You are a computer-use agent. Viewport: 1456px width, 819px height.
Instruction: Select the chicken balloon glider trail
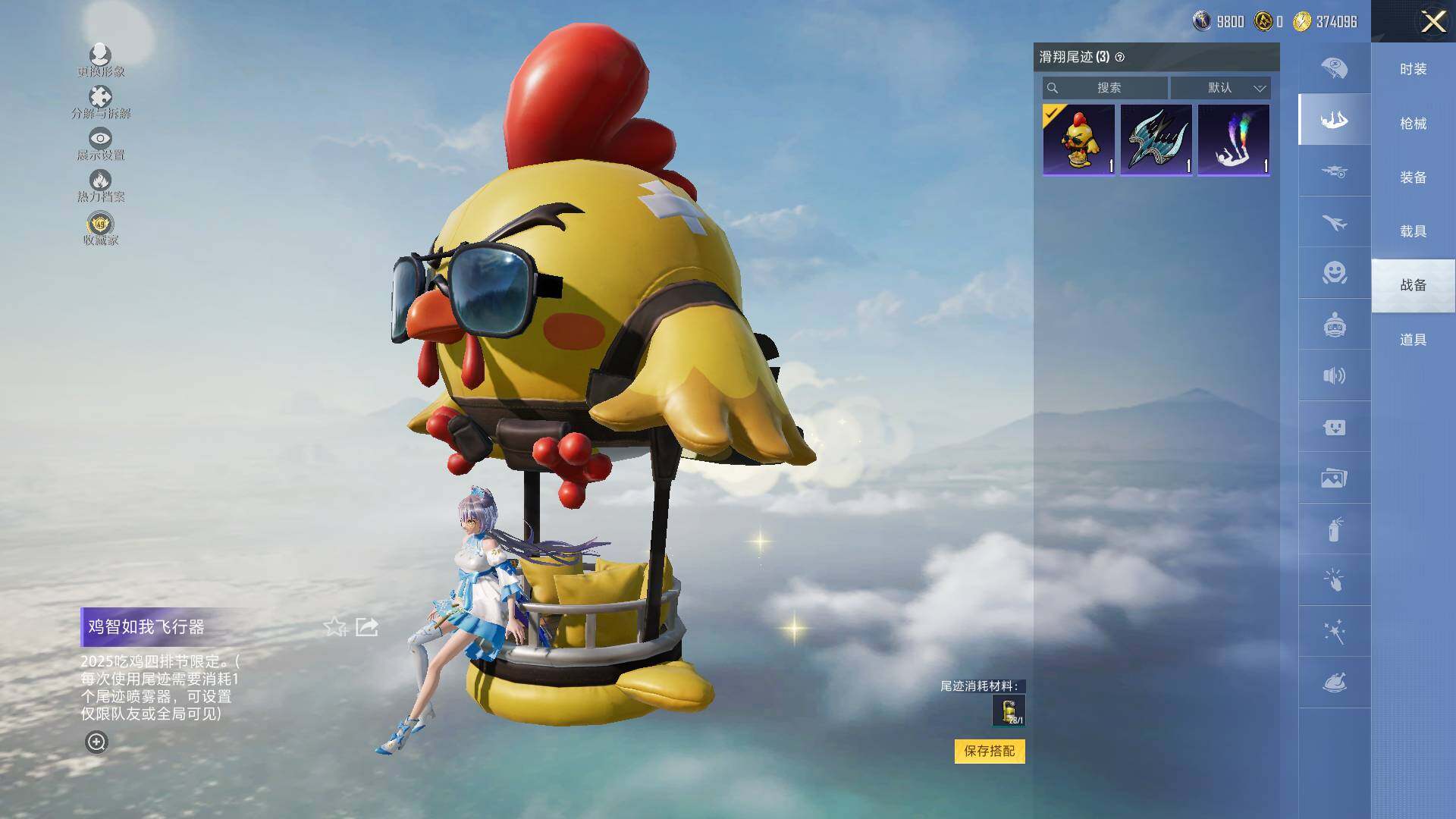tap(1078, 140)
